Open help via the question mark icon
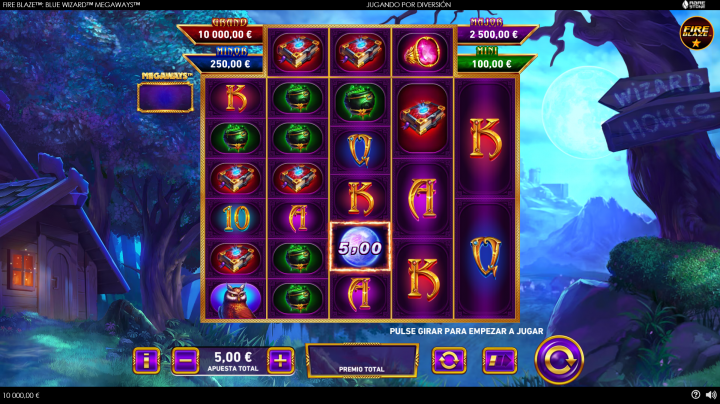Viewport: 720px width, 404px height. [x=696, y=395]
